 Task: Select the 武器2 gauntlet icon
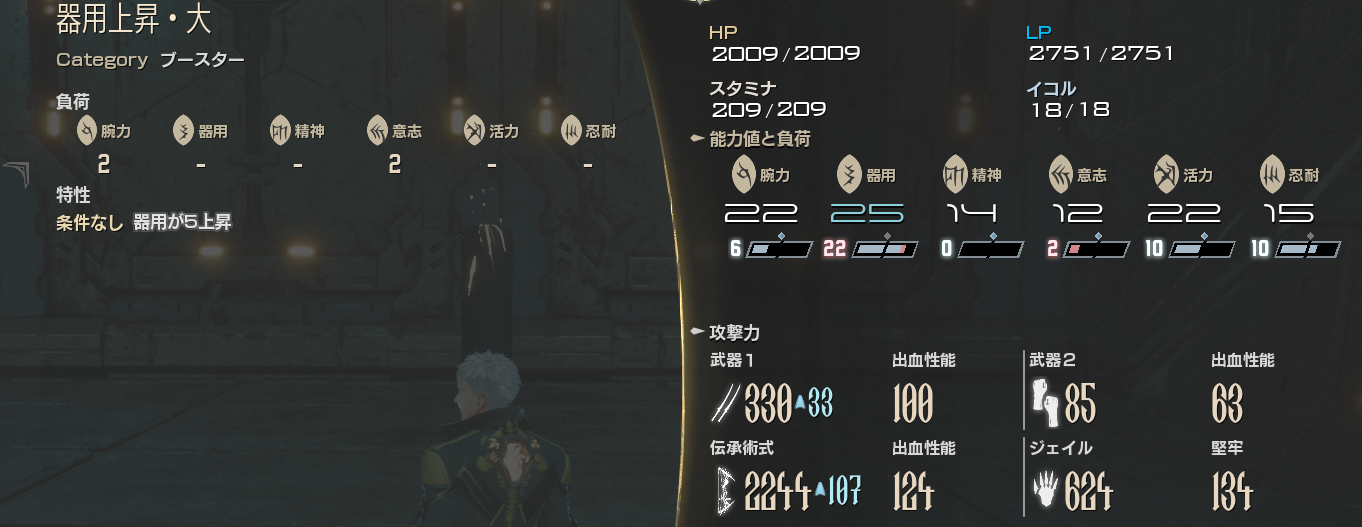1043,402
